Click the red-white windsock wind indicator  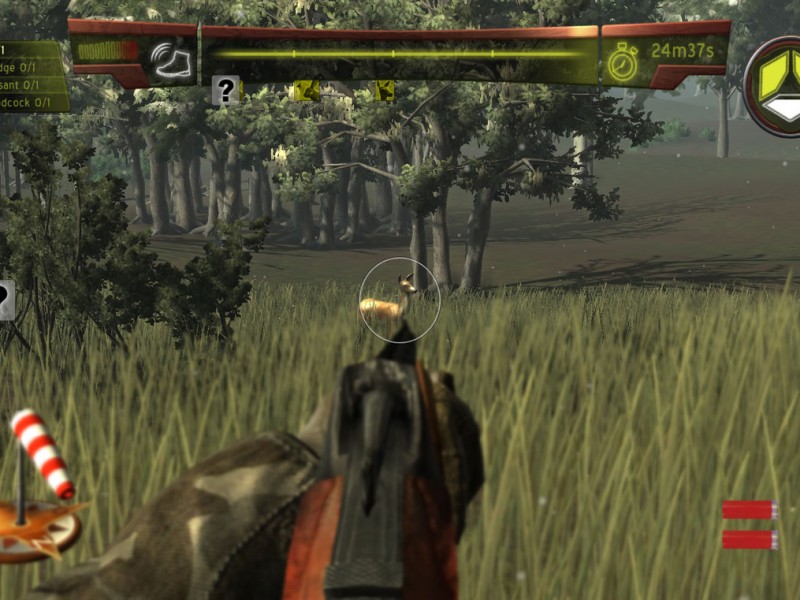[42, 453]
